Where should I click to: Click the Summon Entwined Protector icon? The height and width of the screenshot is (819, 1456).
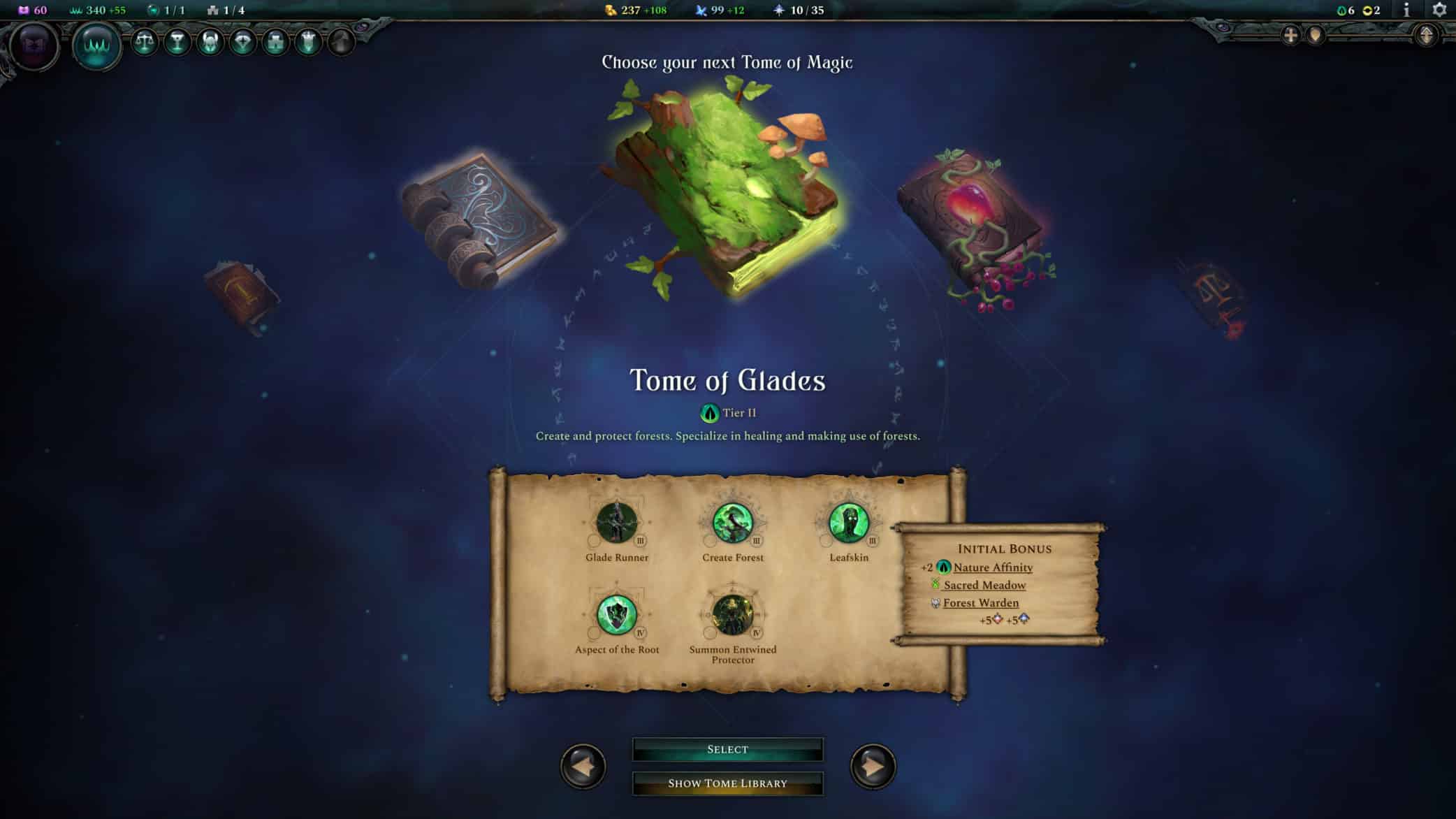[x=734, y=615]
